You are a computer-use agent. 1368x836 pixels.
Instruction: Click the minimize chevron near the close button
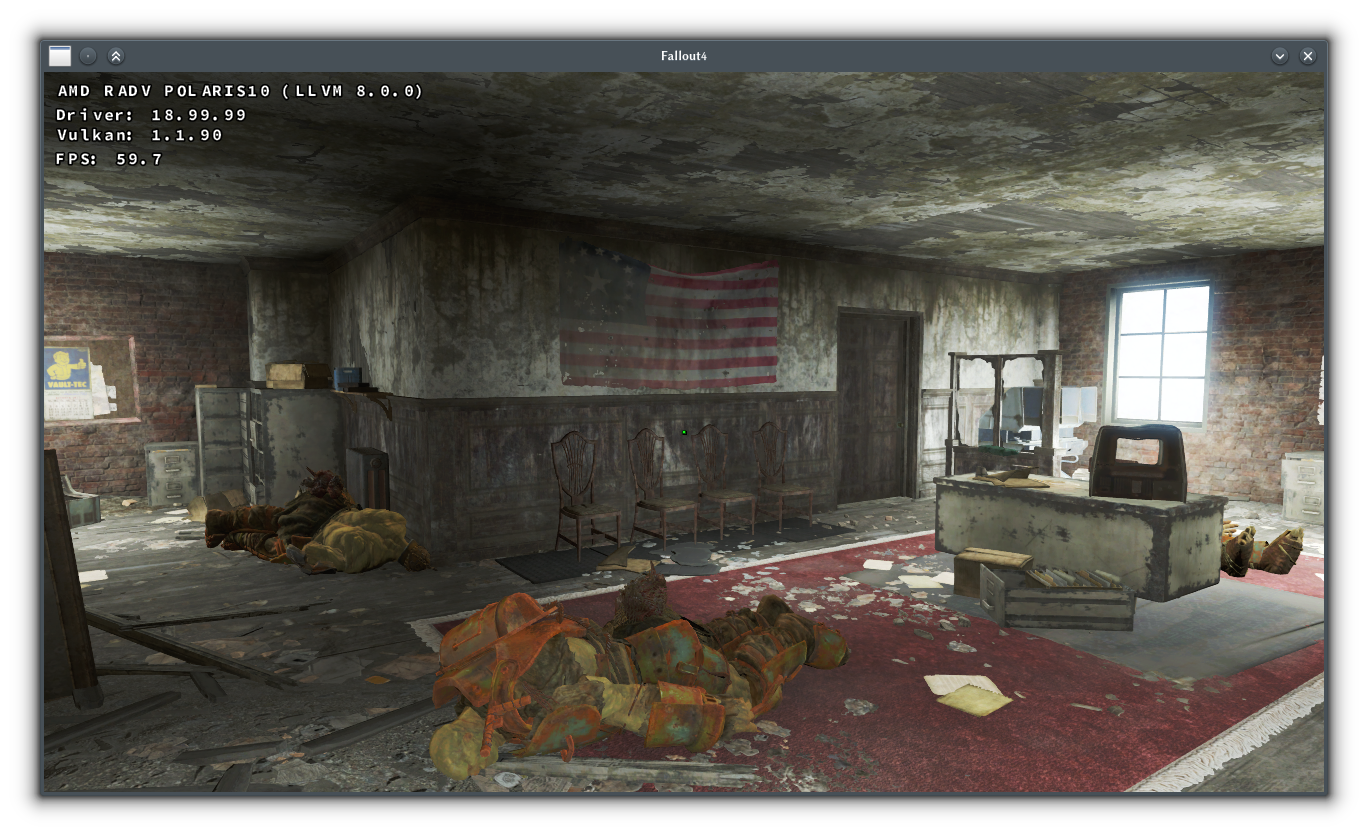click(x=1280, y=56)
